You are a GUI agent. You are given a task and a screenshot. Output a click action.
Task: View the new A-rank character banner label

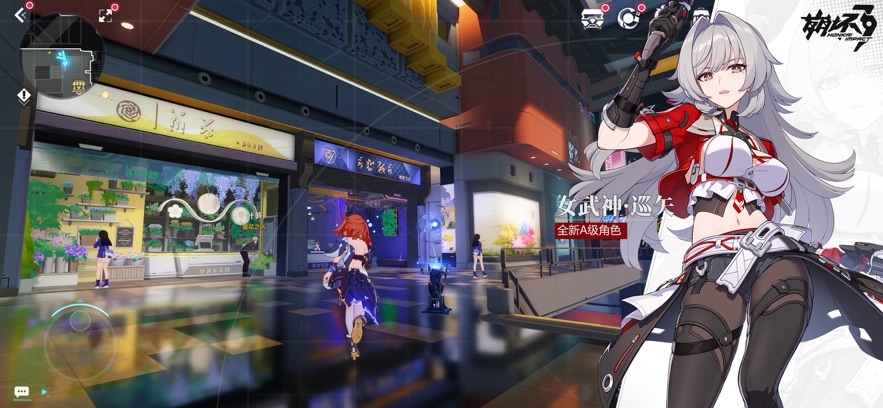[x=590, y=230]
